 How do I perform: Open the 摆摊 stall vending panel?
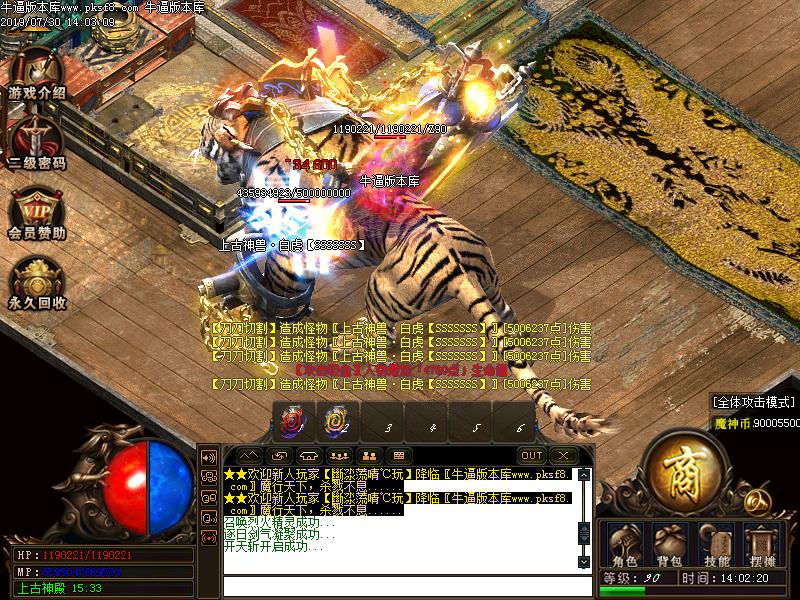point(761,546)
